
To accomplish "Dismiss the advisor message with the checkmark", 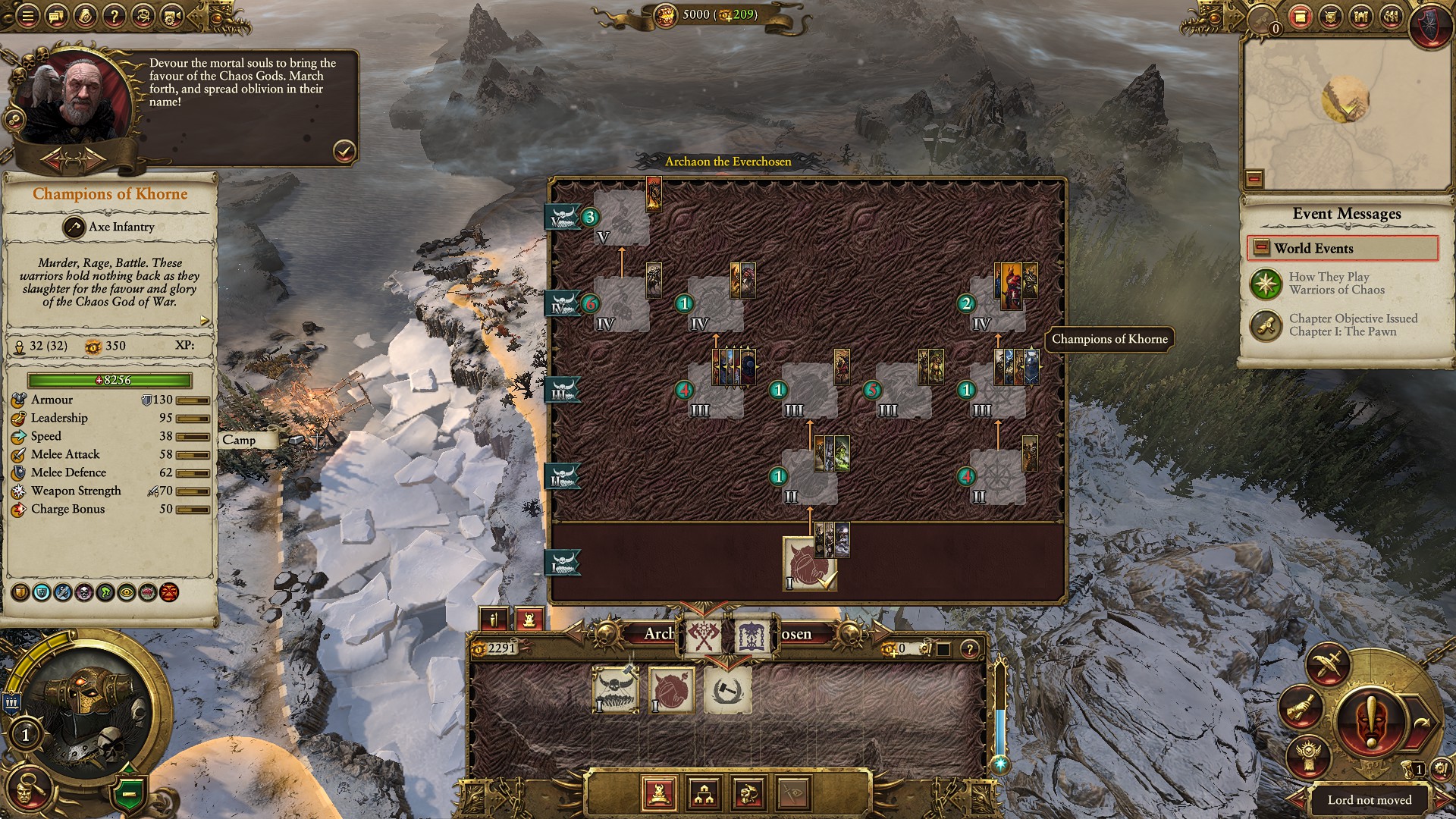I will [344, 151].
